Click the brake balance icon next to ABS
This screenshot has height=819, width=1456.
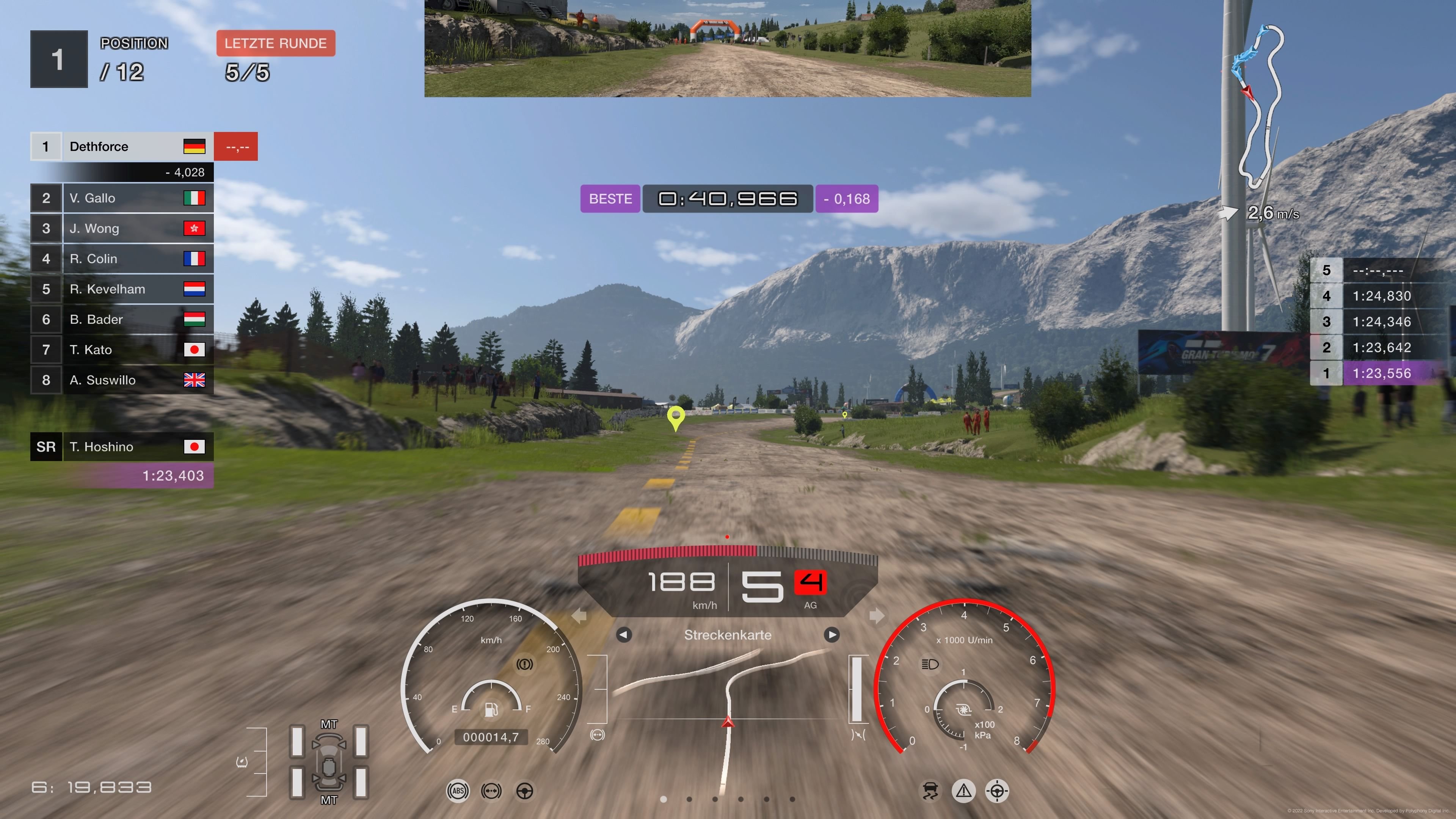tap(492, 791)
